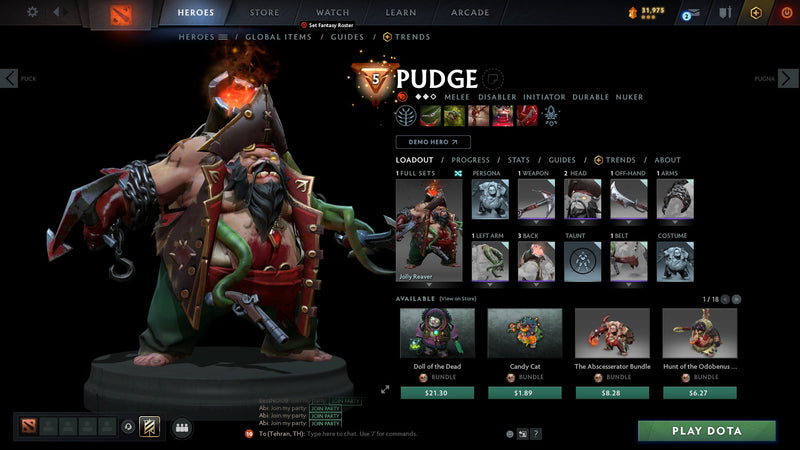Go to the Learn tab
The width and height of the screenshot is (800, 450).
(400, 13)
